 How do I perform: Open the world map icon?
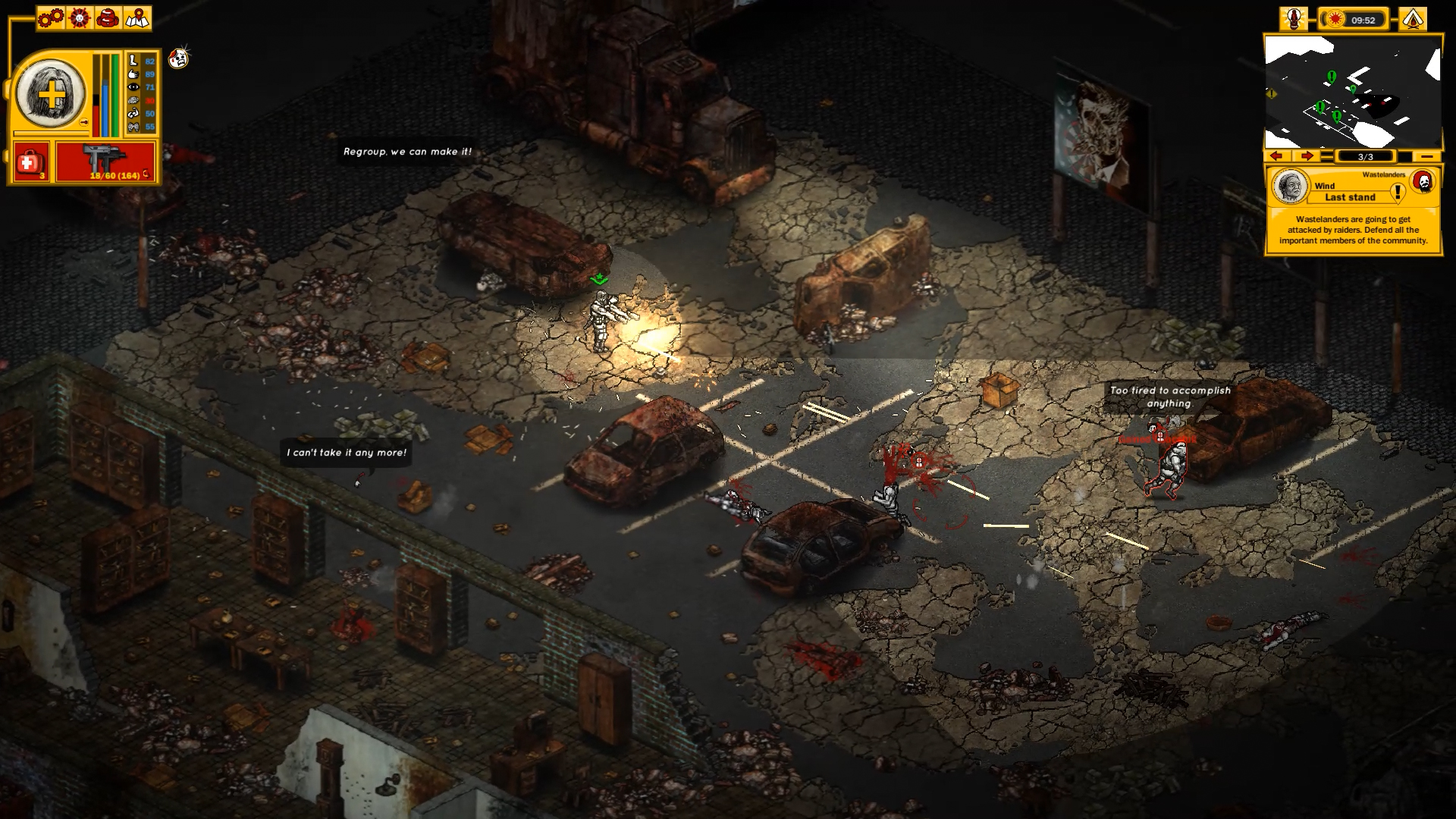tap(138, 18)
